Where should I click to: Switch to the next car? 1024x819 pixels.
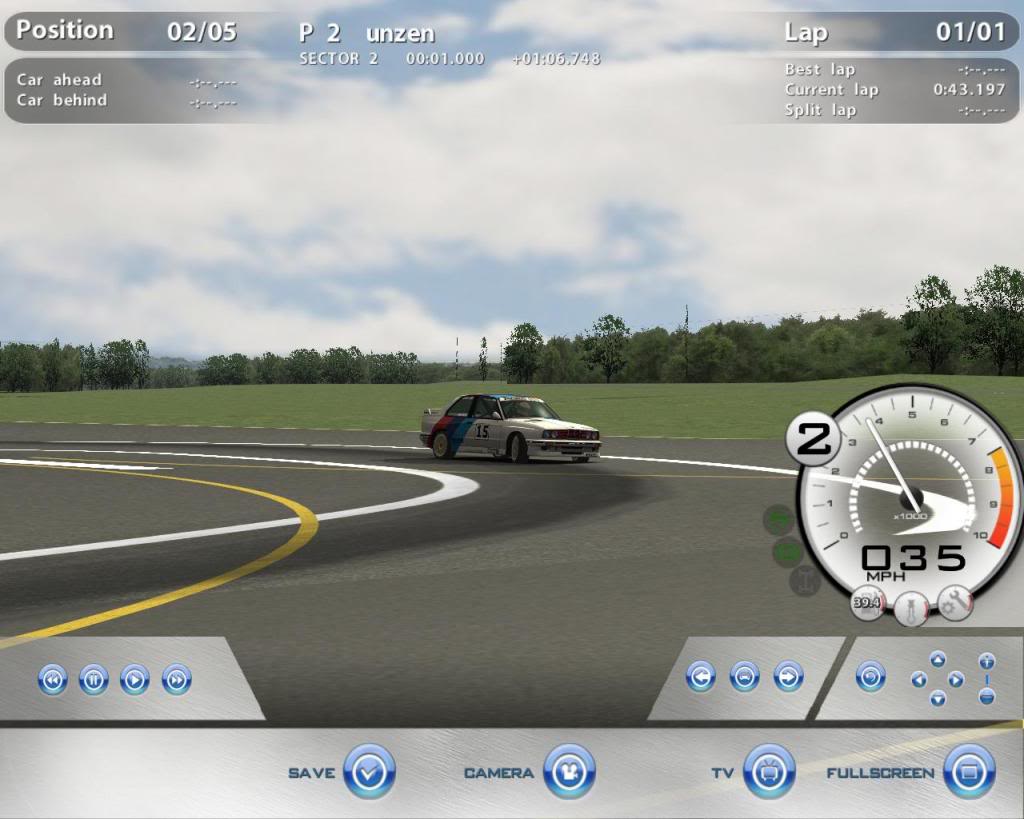coord(788,677)
